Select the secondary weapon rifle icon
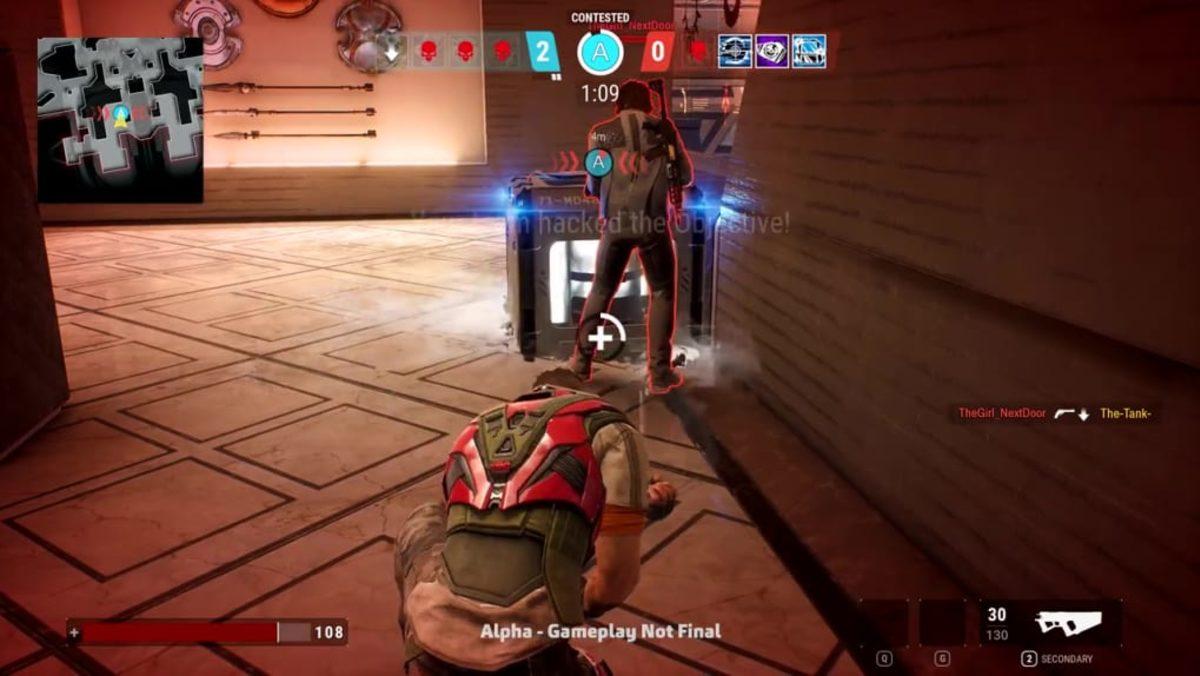Viewport: 1200px width, 676px height. coord(1066,622)
